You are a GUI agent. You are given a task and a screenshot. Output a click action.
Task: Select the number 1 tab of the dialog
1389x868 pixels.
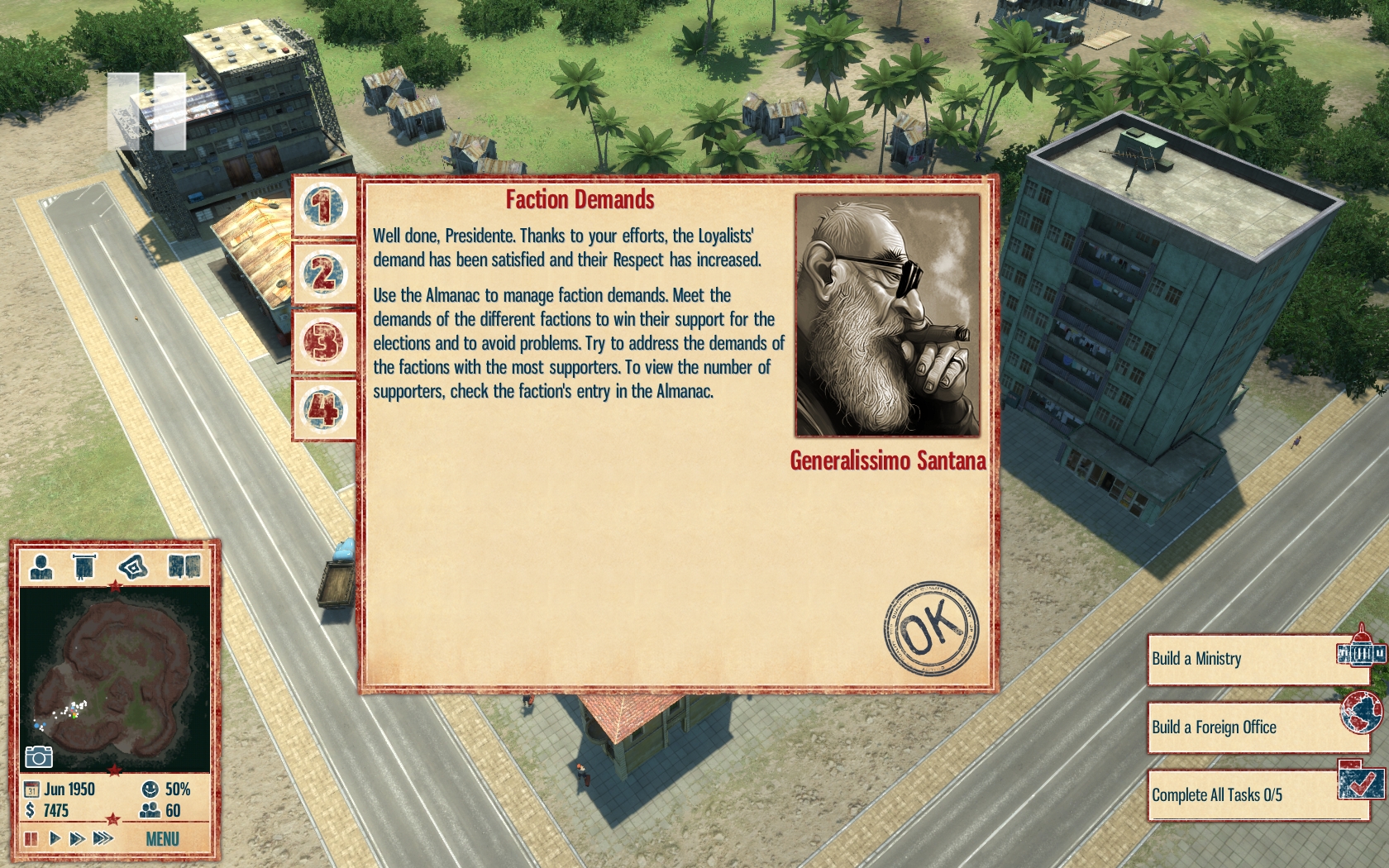tap(324, 206)
